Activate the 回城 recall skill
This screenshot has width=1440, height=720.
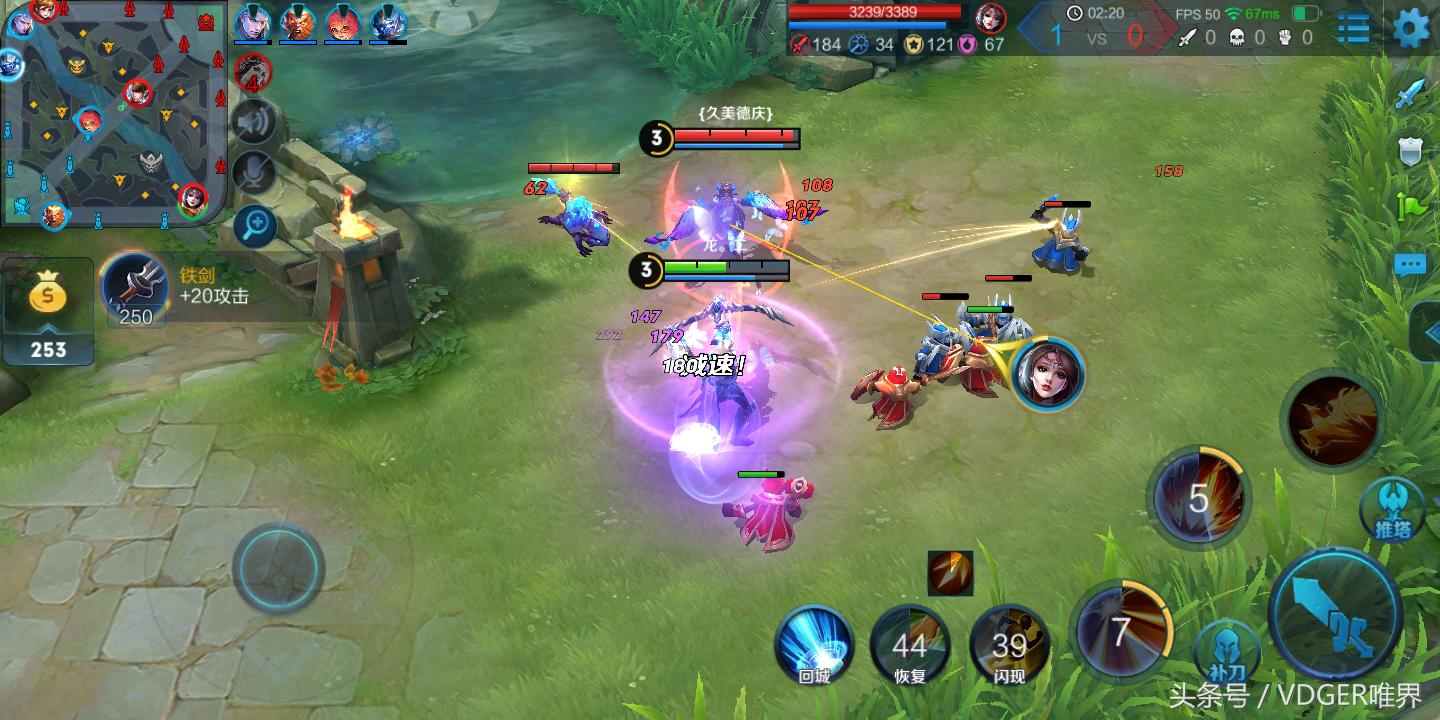click(814, 644)
